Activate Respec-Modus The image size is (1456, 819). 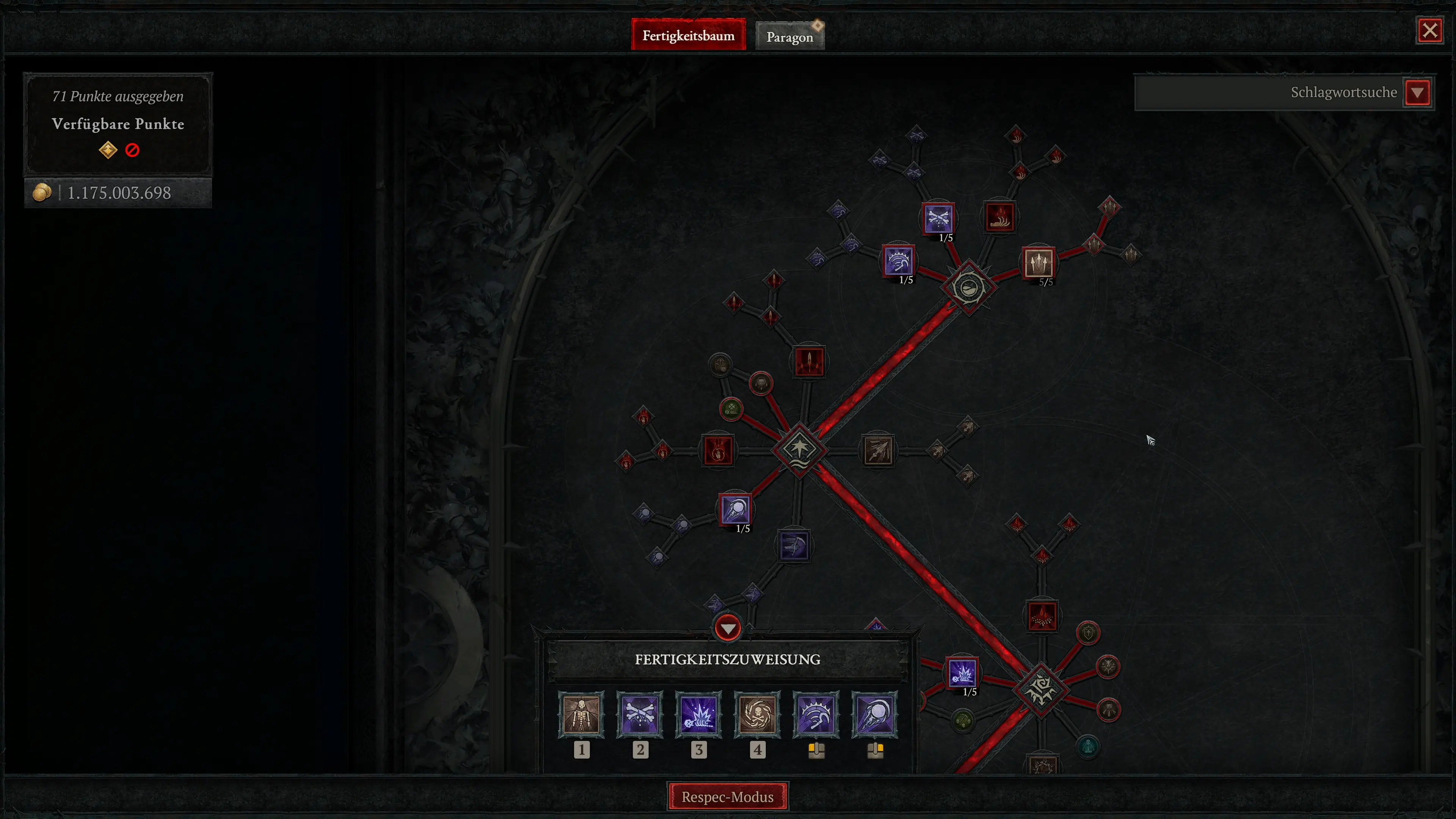point(728,796)
